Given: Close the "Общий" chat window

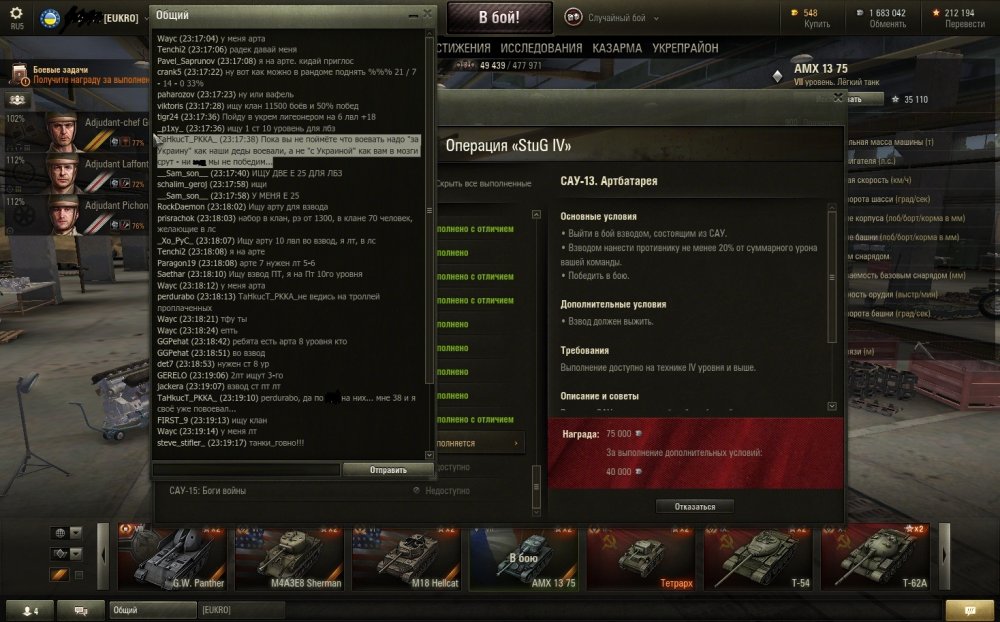Looking at the screenshot, I should [x=428, y=14].
